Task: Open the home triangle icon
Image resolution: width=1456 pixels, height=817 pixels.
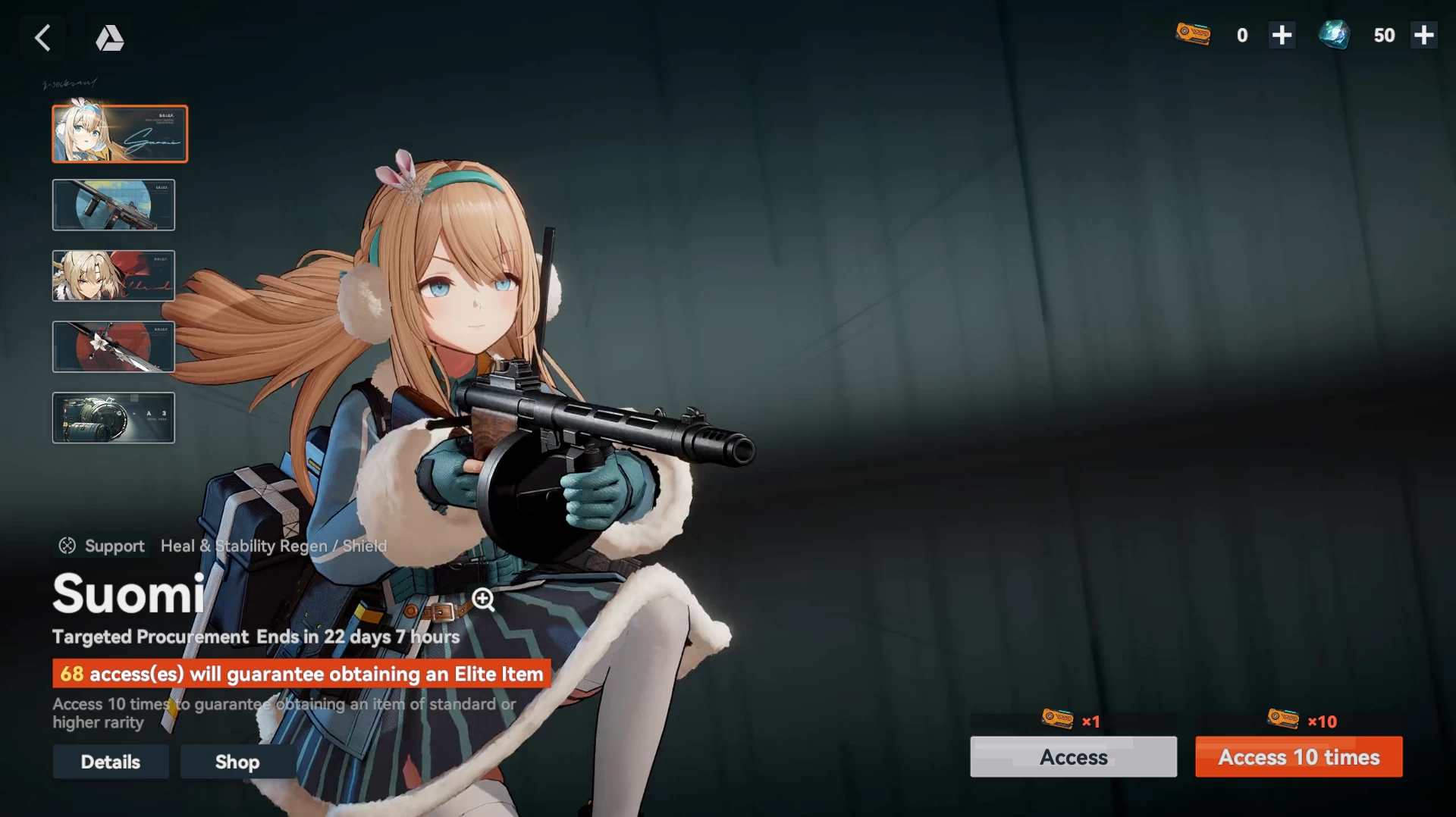Action: point(109,37)
